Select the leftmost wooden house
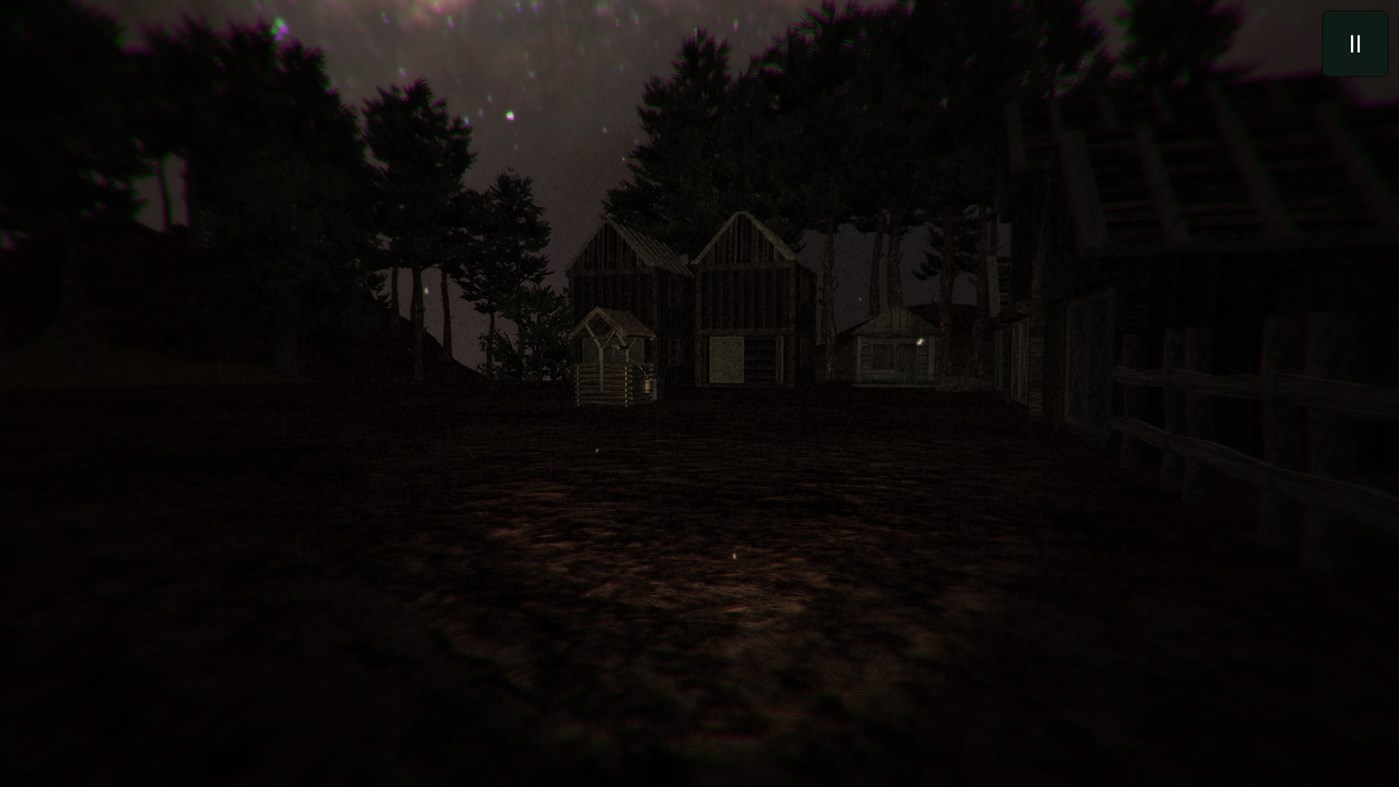Screen dimensions: 1399x787 618,290
